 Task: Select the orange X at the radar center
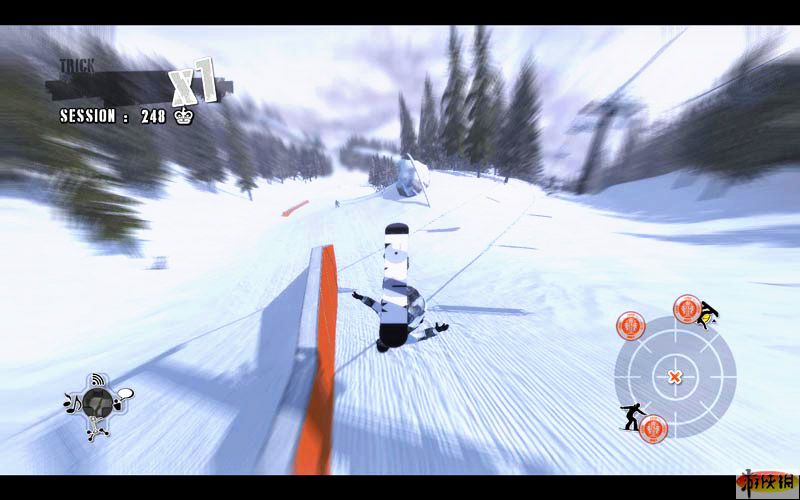point(675,377)
